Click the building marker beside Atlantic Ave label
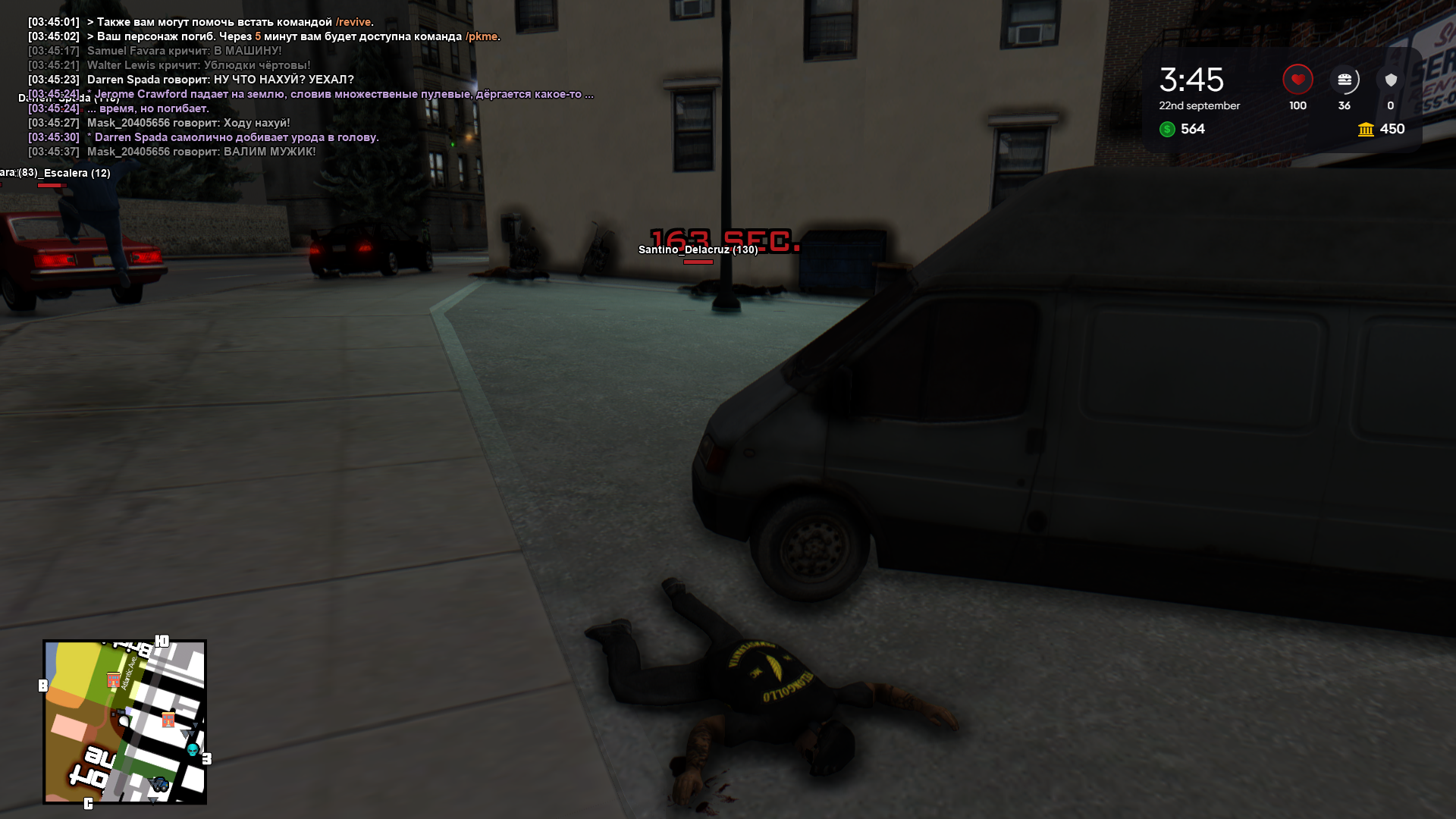The image size is (1456, 819). (114, 680)
